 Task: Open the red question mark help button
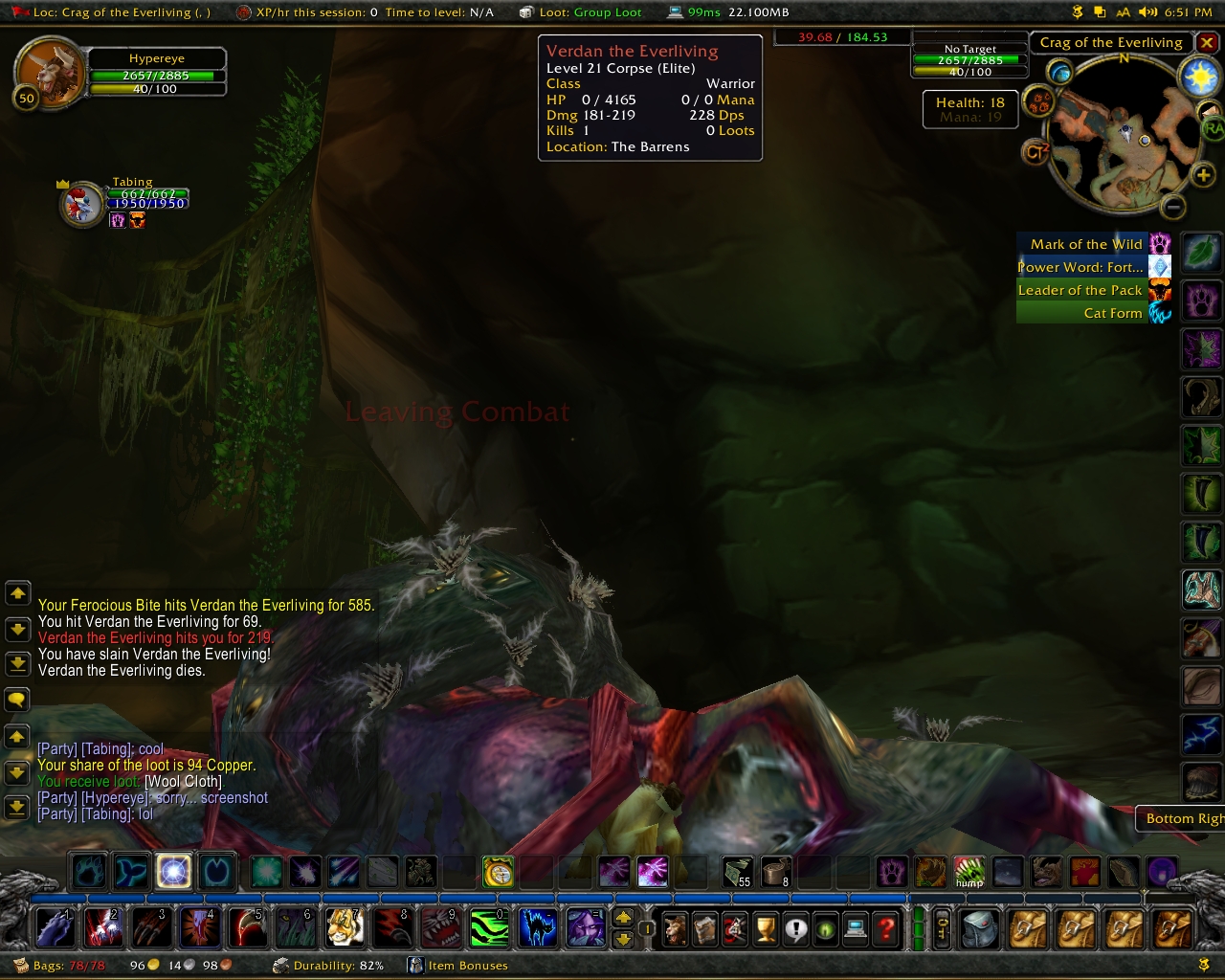[x=887, y=928]
